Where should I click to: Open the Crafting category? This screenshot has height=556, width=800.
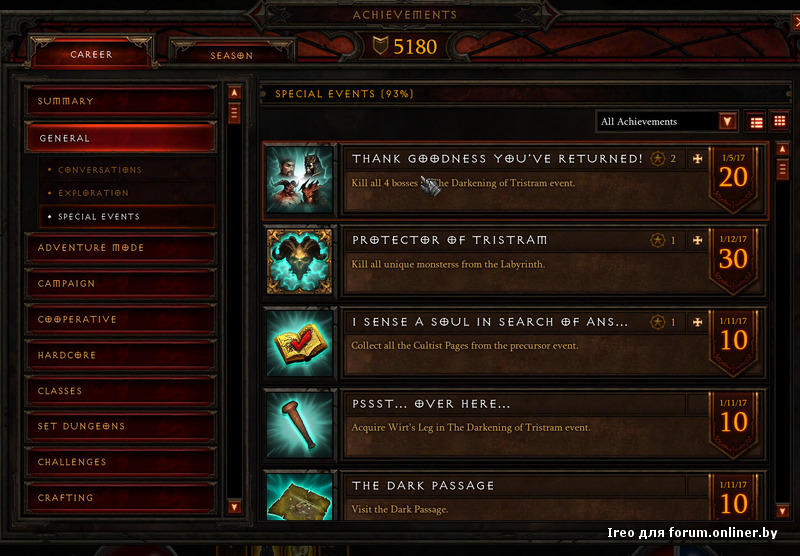(x=120, y=497)
